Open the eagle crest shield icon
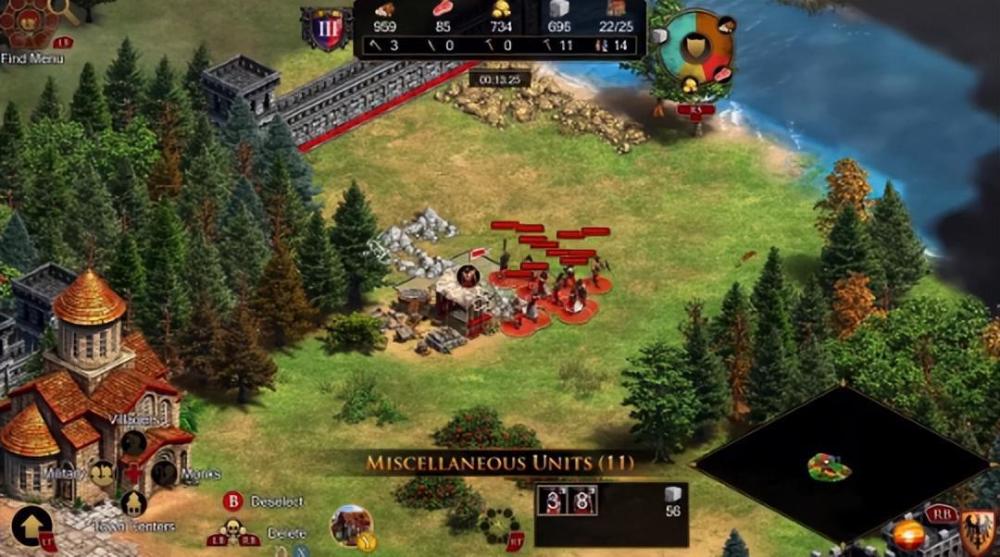 977,527
